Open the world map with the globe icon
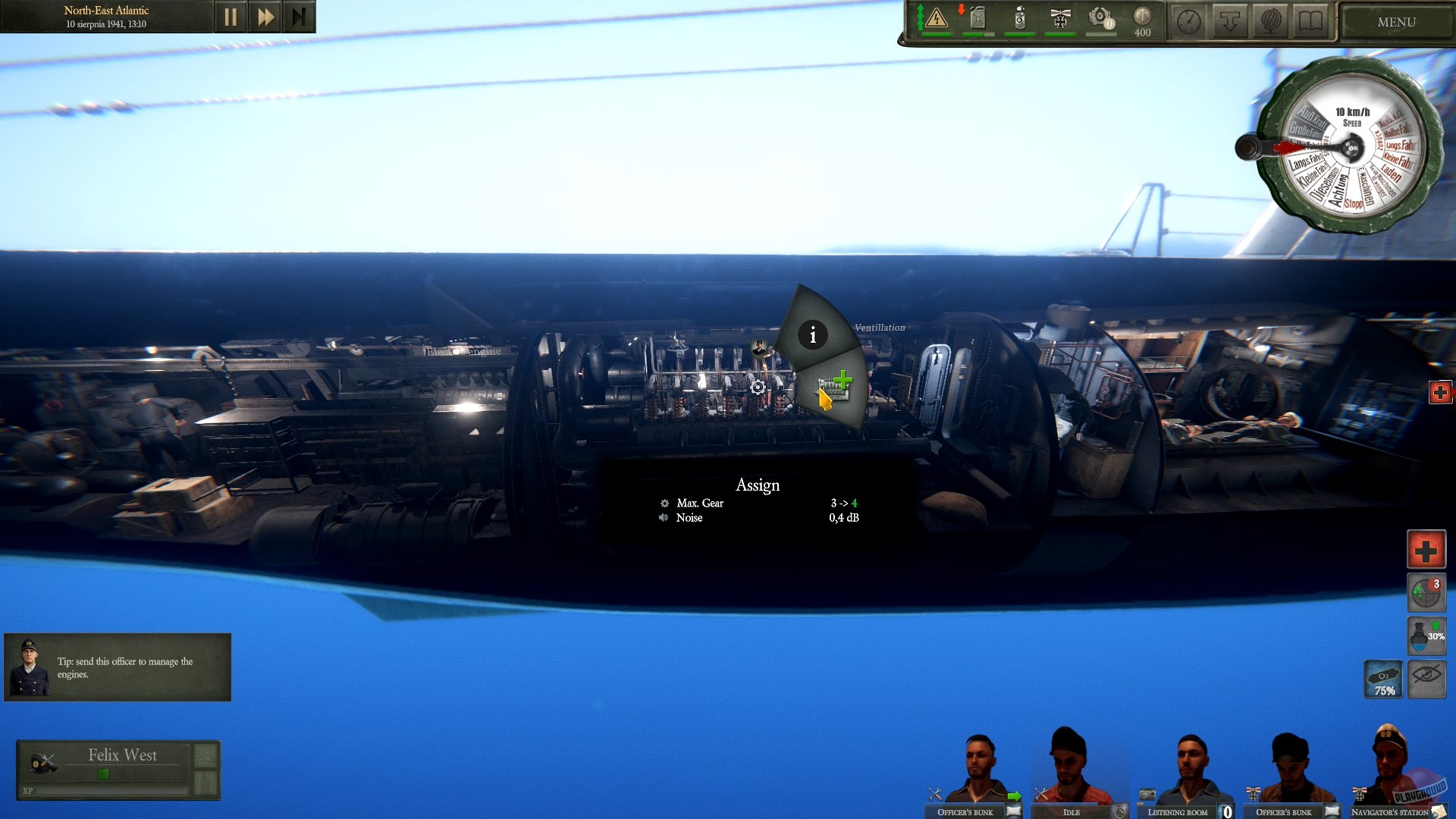Viewport: 1456px width, 819px height. pos(1272,20)
